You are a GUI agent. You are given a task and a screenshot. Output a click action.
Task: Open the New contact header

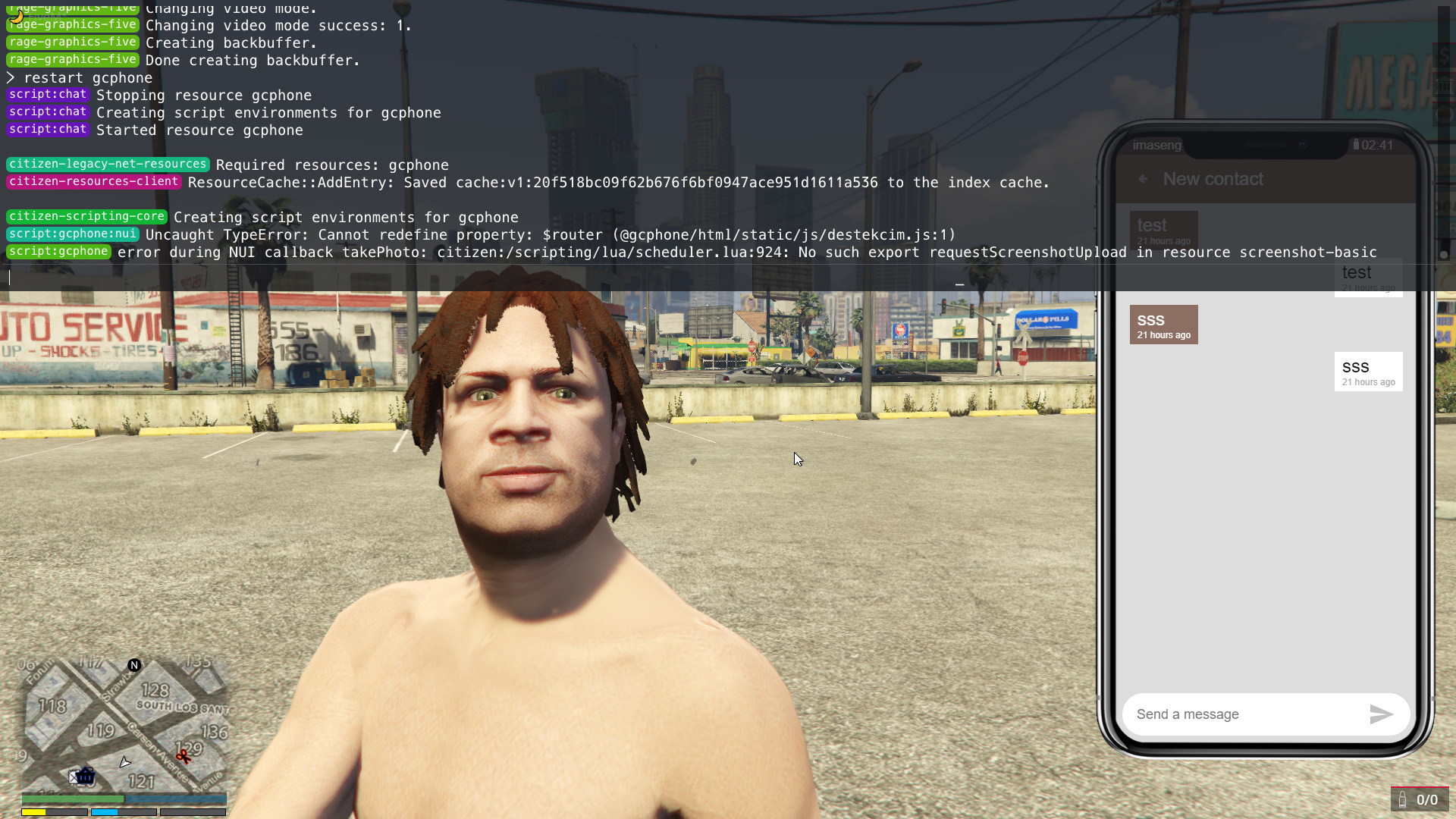pos(1213,179)
